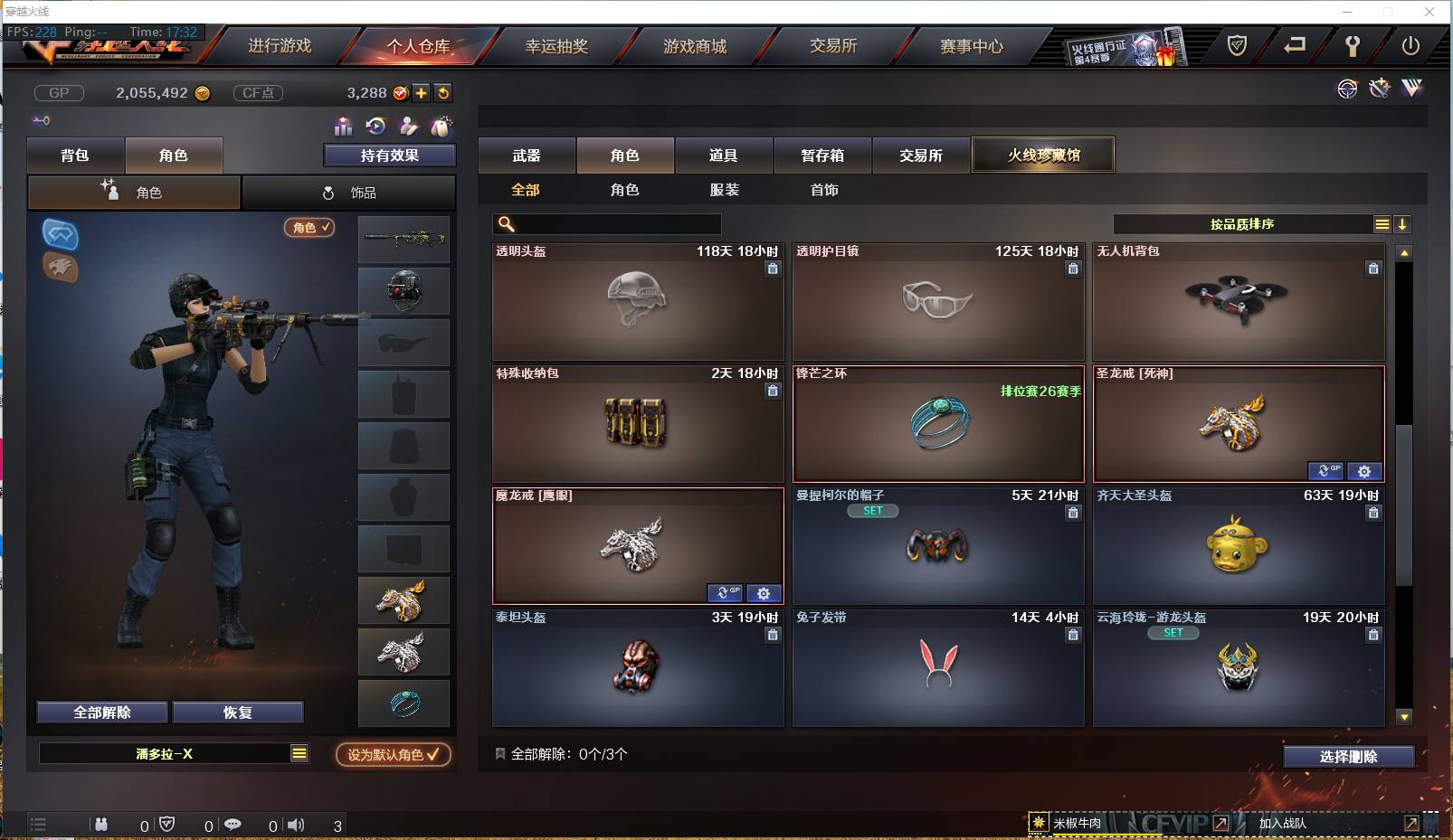Toggle the SET badge on 曼提柯尔的帽子
1453x840 pixels.
873,510
